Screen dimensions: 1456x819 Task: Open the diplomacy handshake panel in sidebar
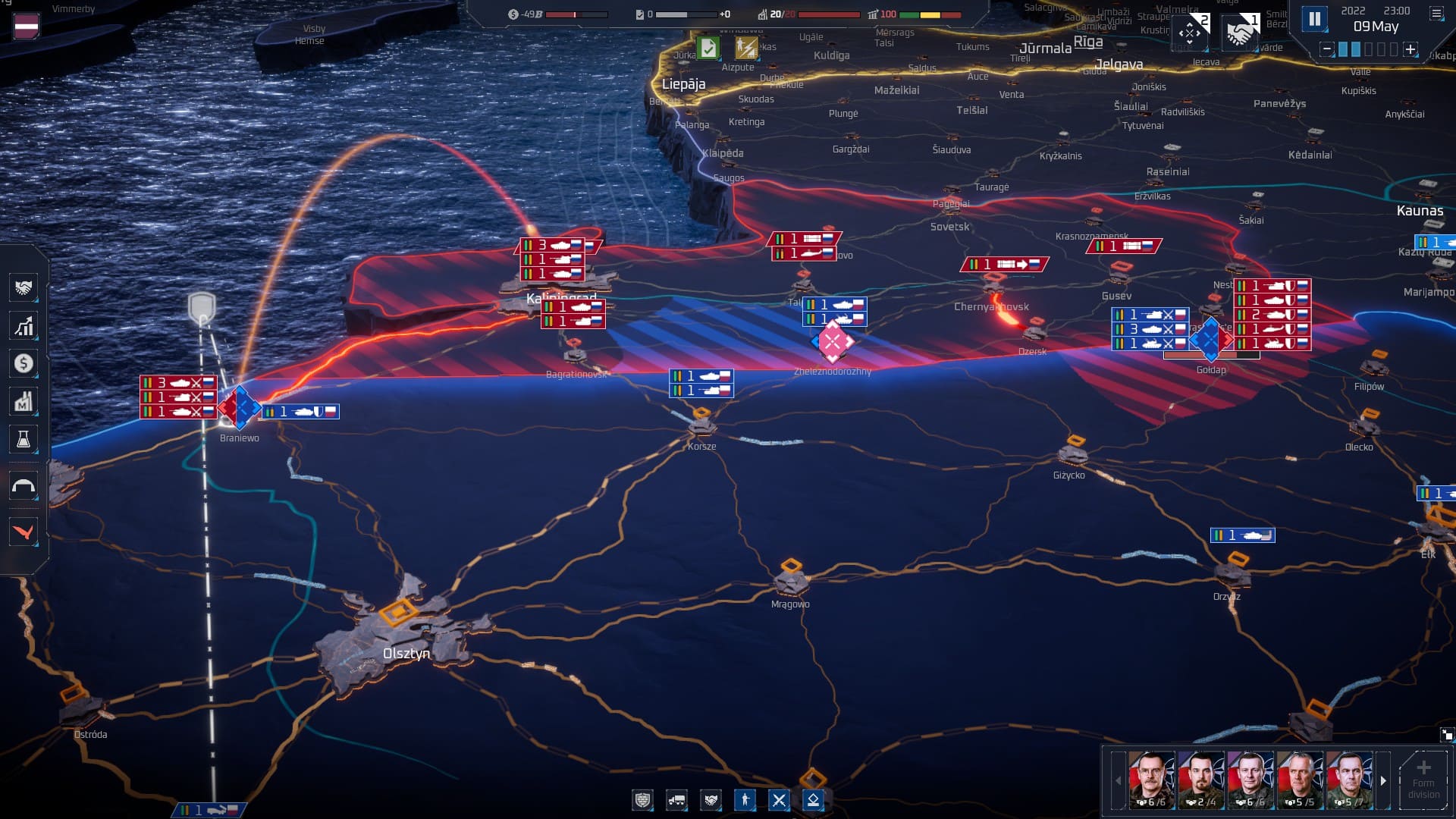[x=24, y=288]
